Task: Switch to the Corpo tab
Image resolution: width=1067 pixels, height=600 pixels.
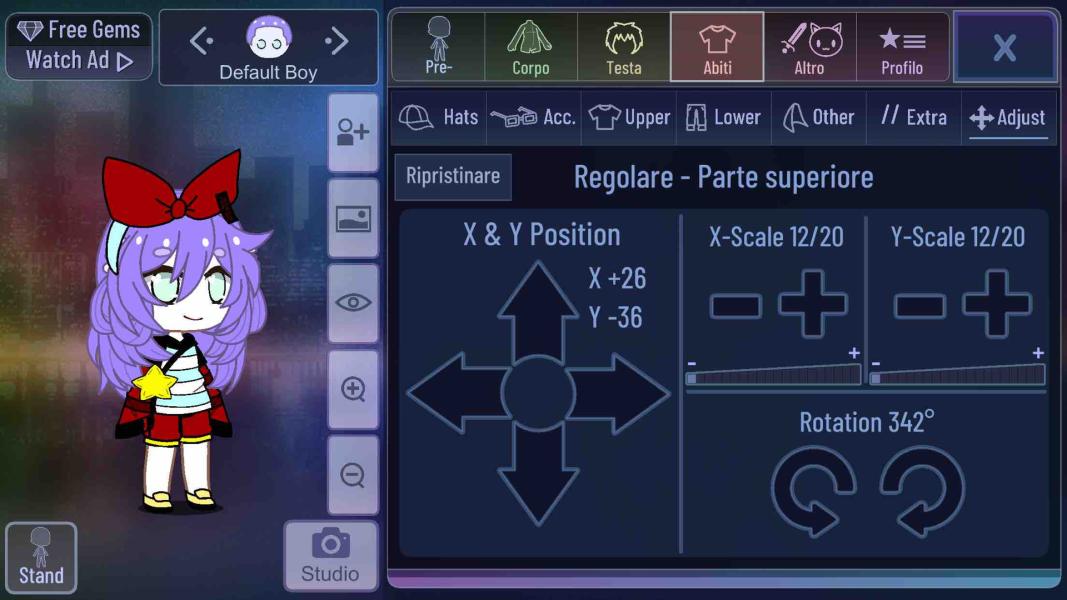Action: coord(530,47)
